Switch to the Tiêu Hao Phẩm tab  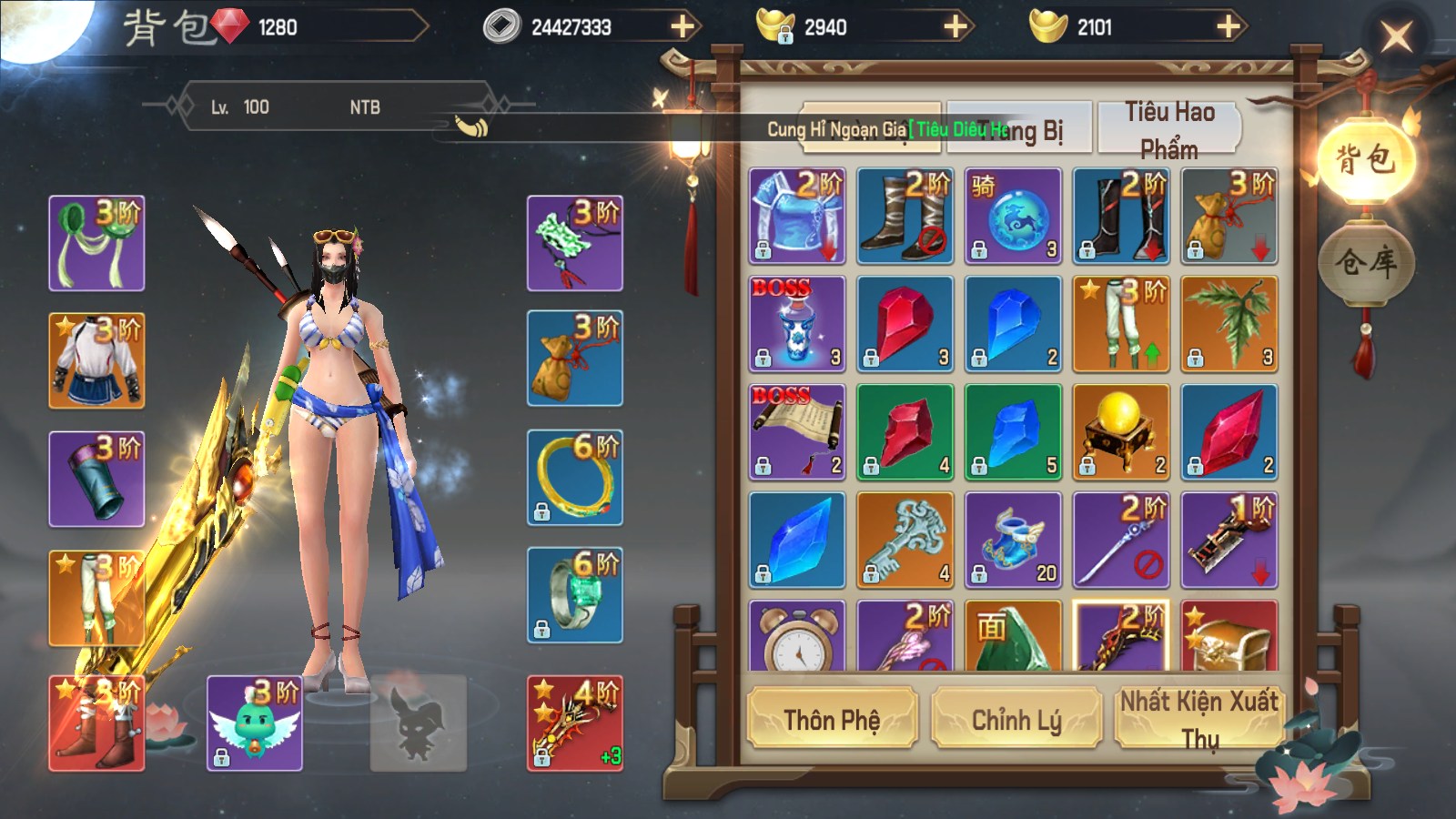tap(1169, 129)
